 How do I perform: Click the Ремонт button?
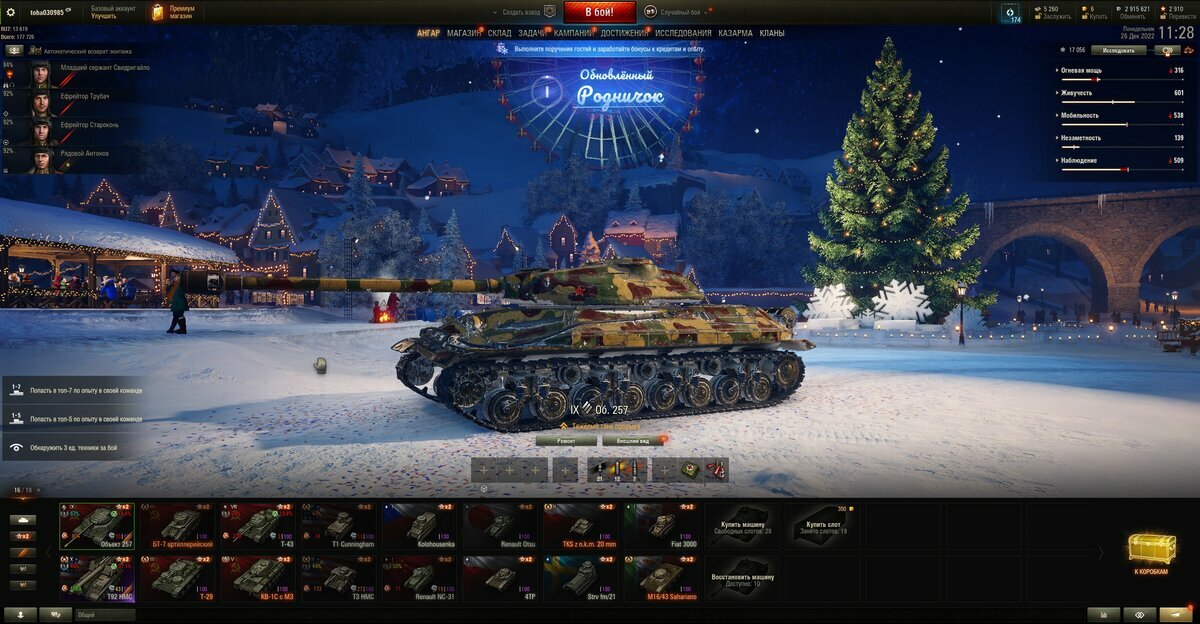(566, 440)
